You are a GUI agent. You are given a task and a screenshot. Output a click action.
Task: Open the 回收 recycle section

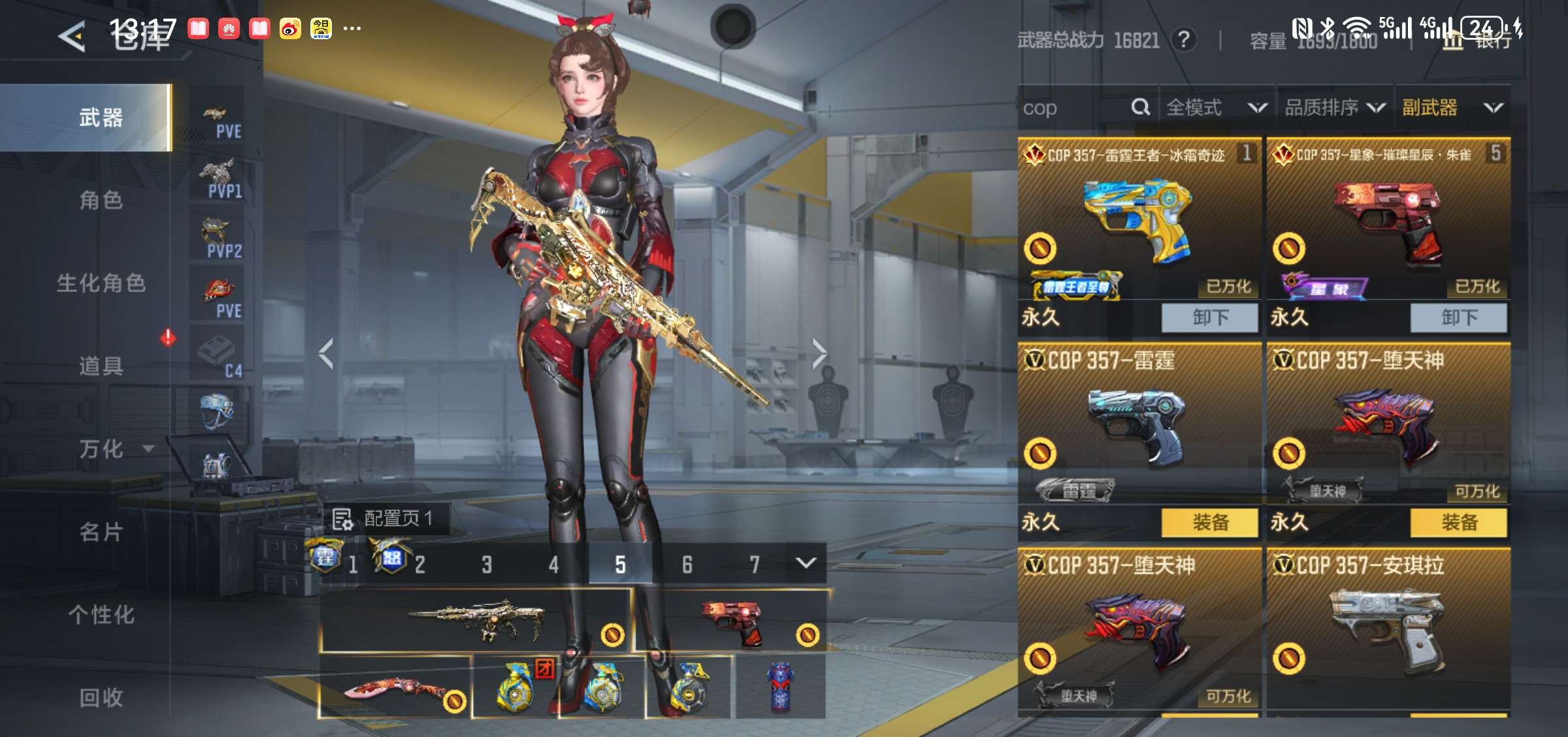point(101,697)
